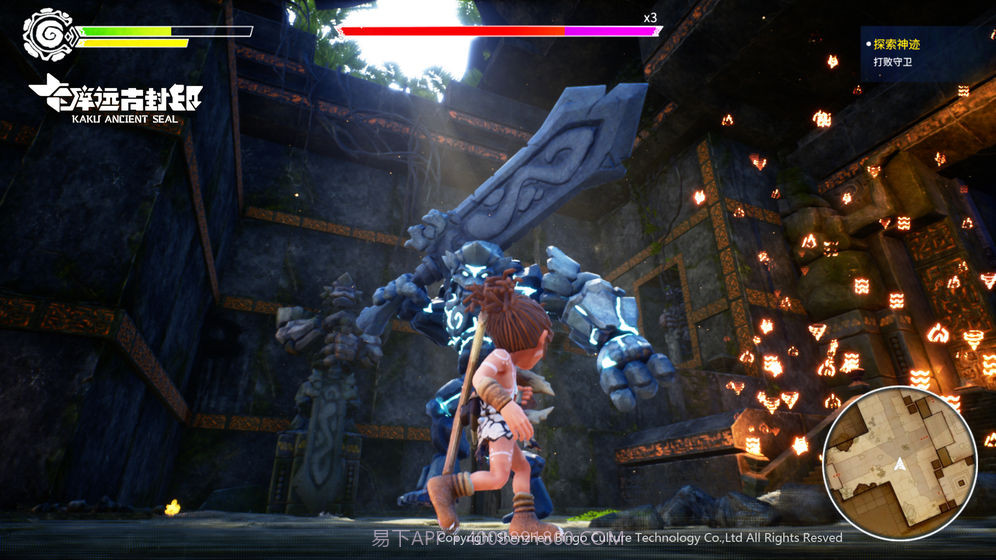This screenshot has height=560, width=996.
Task: Click the spiral character emblem icon
Action: point(46,34)
